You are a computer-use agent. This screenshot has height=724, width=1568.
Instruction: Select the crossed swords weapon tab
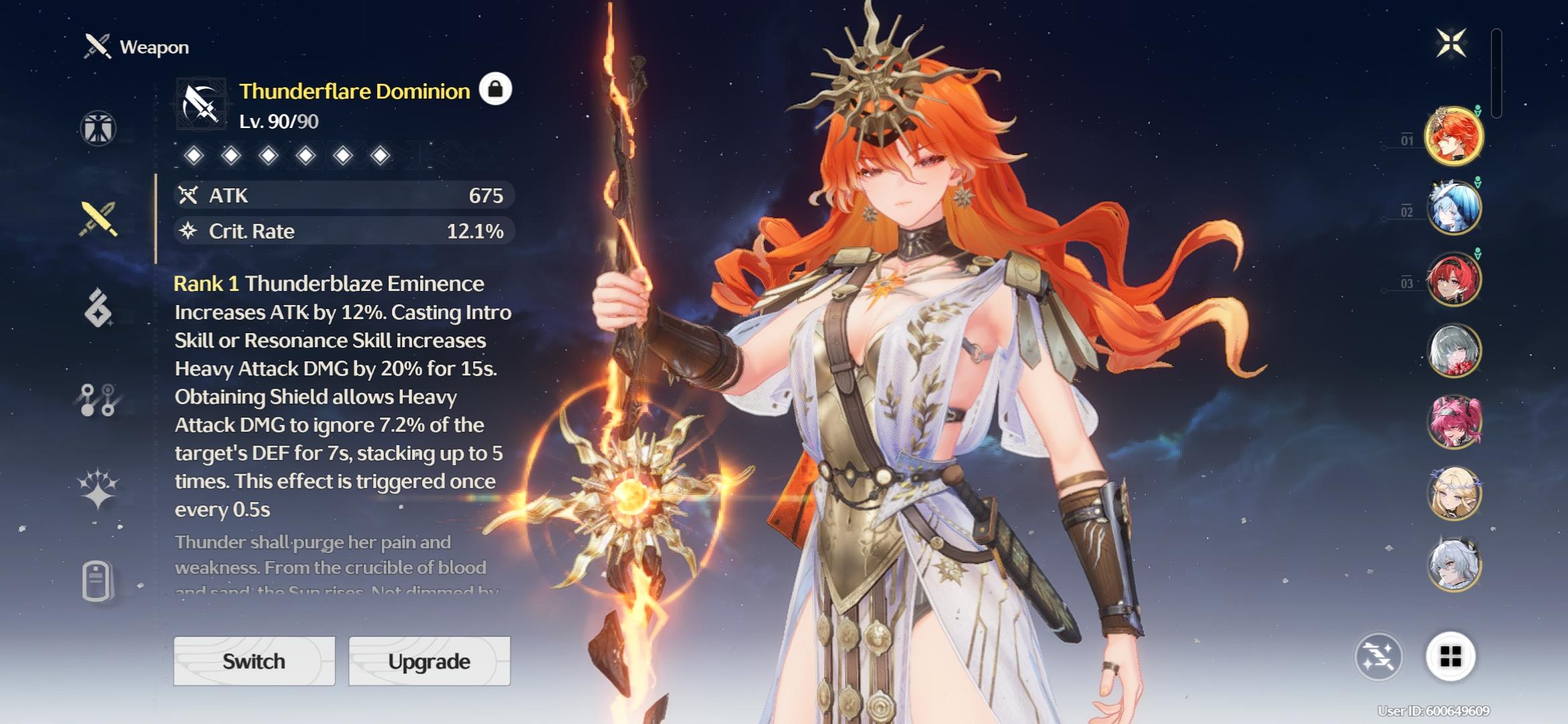tap(99, 219)
